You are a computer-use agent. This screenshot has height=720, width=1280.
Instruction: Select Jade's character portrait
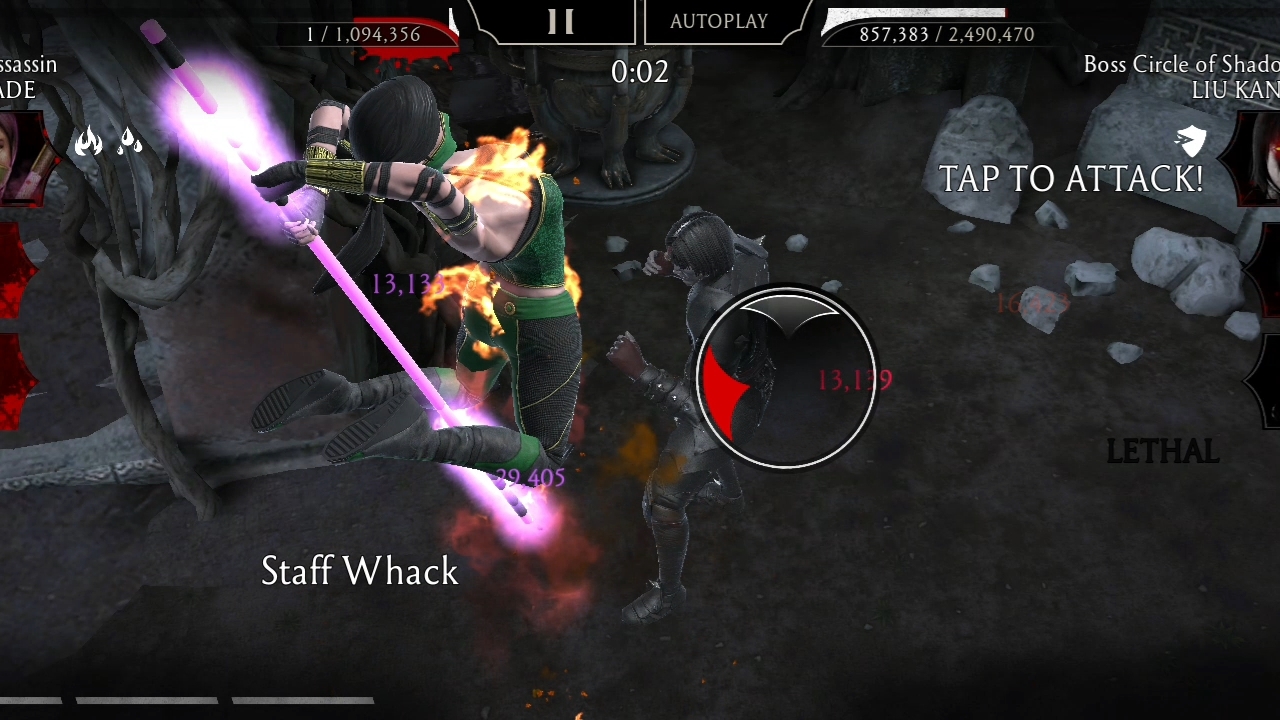pyautogui.click(x=20, y=157)
